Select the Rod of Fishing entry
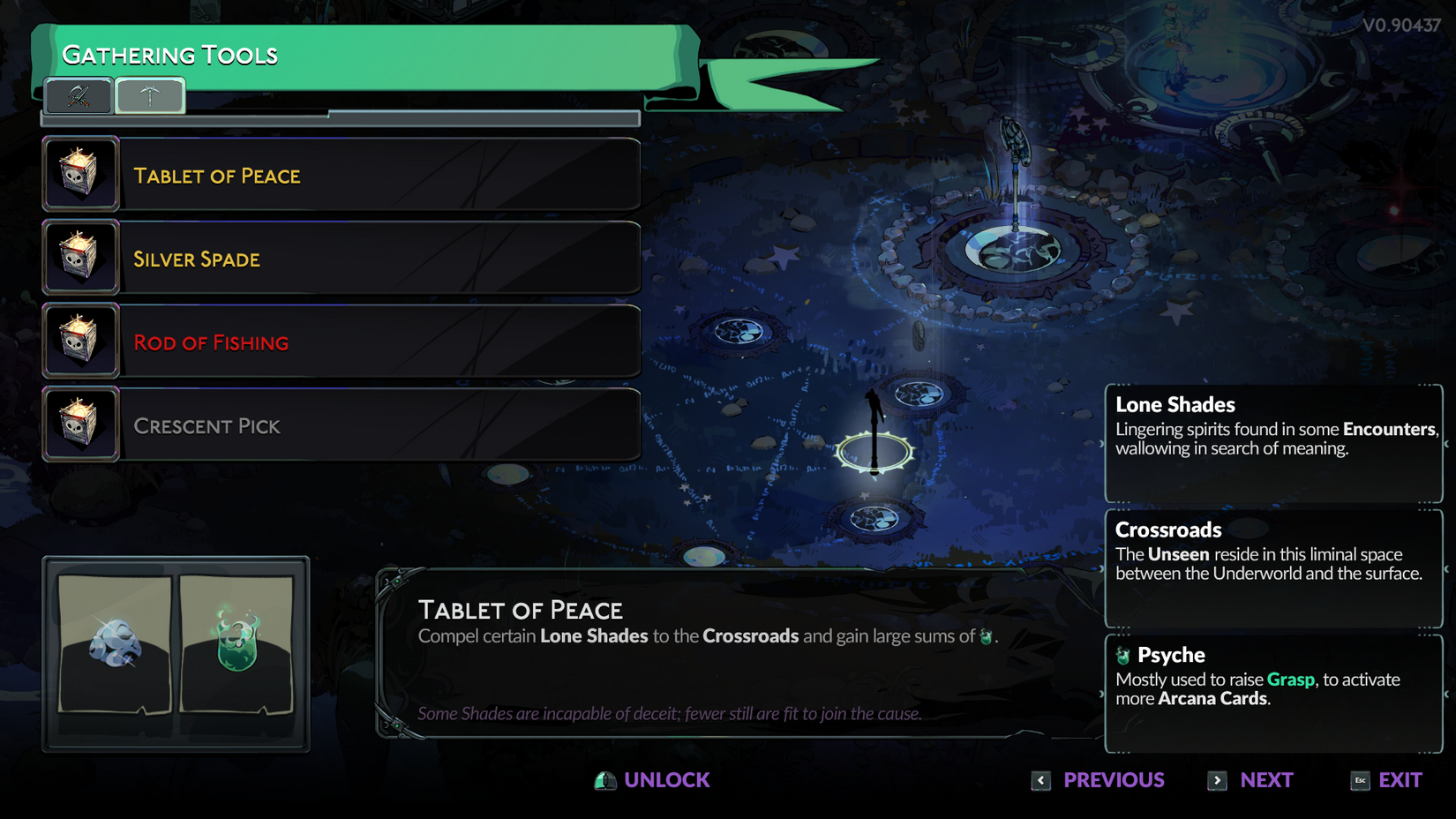1456x819 pixels. (341, 342)
